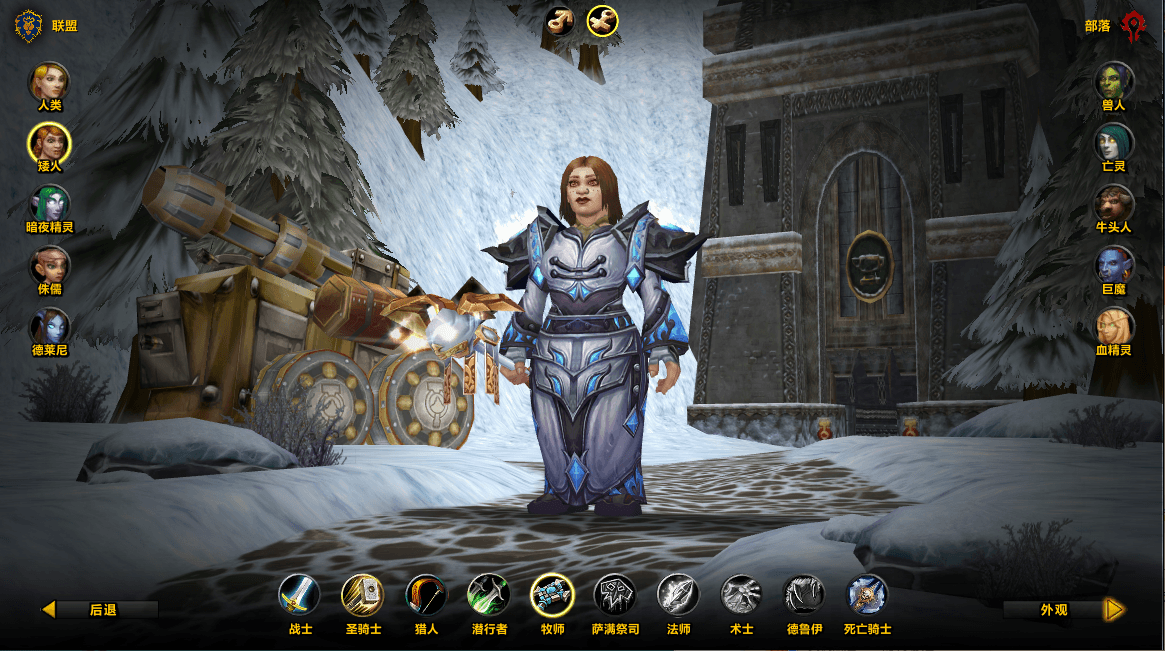
Task: Select the Human race (人类)
Action: 49,81
